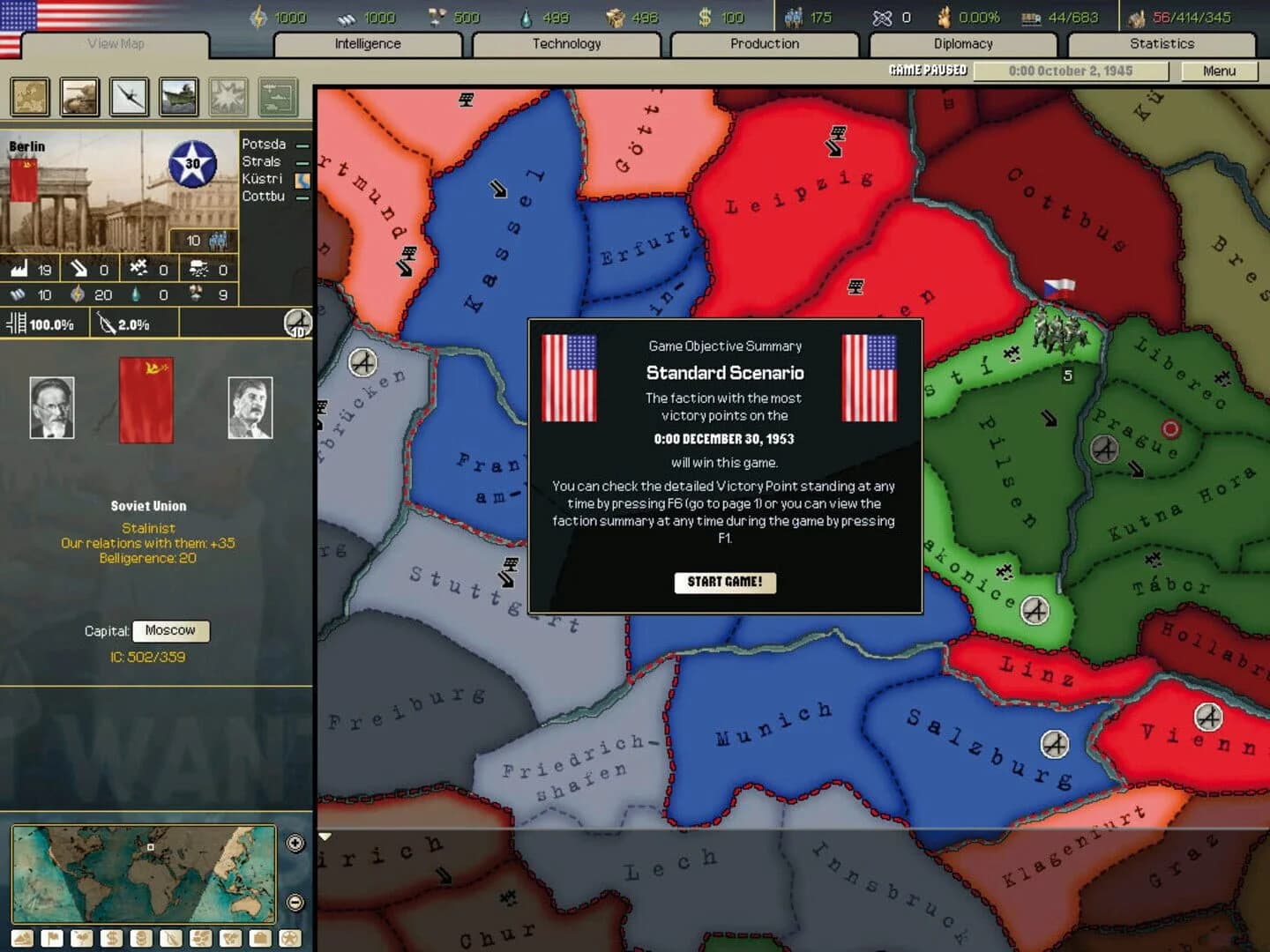Click the dollar economy map mode icon
Viewport: 1270px width, 952px height.
pos(111,938)
